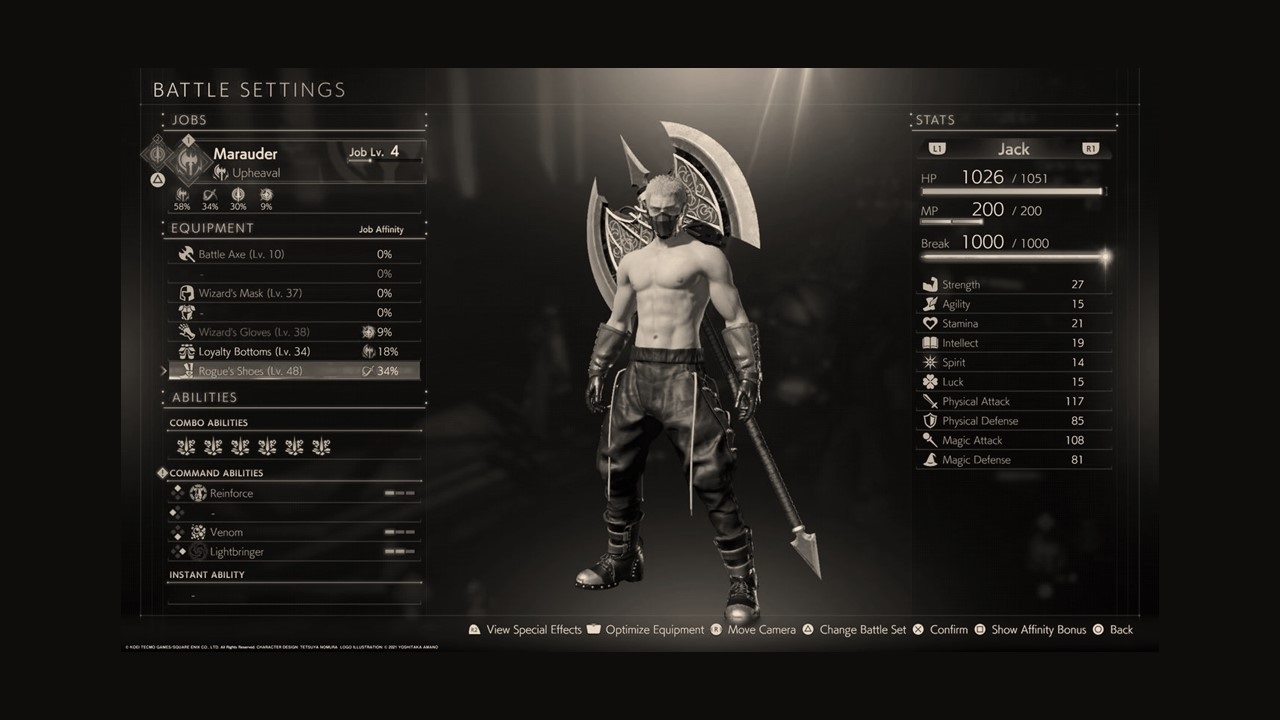Confirm the current selection
The width and height of the screenshot is (1280, 720).
tap(948, 630)
